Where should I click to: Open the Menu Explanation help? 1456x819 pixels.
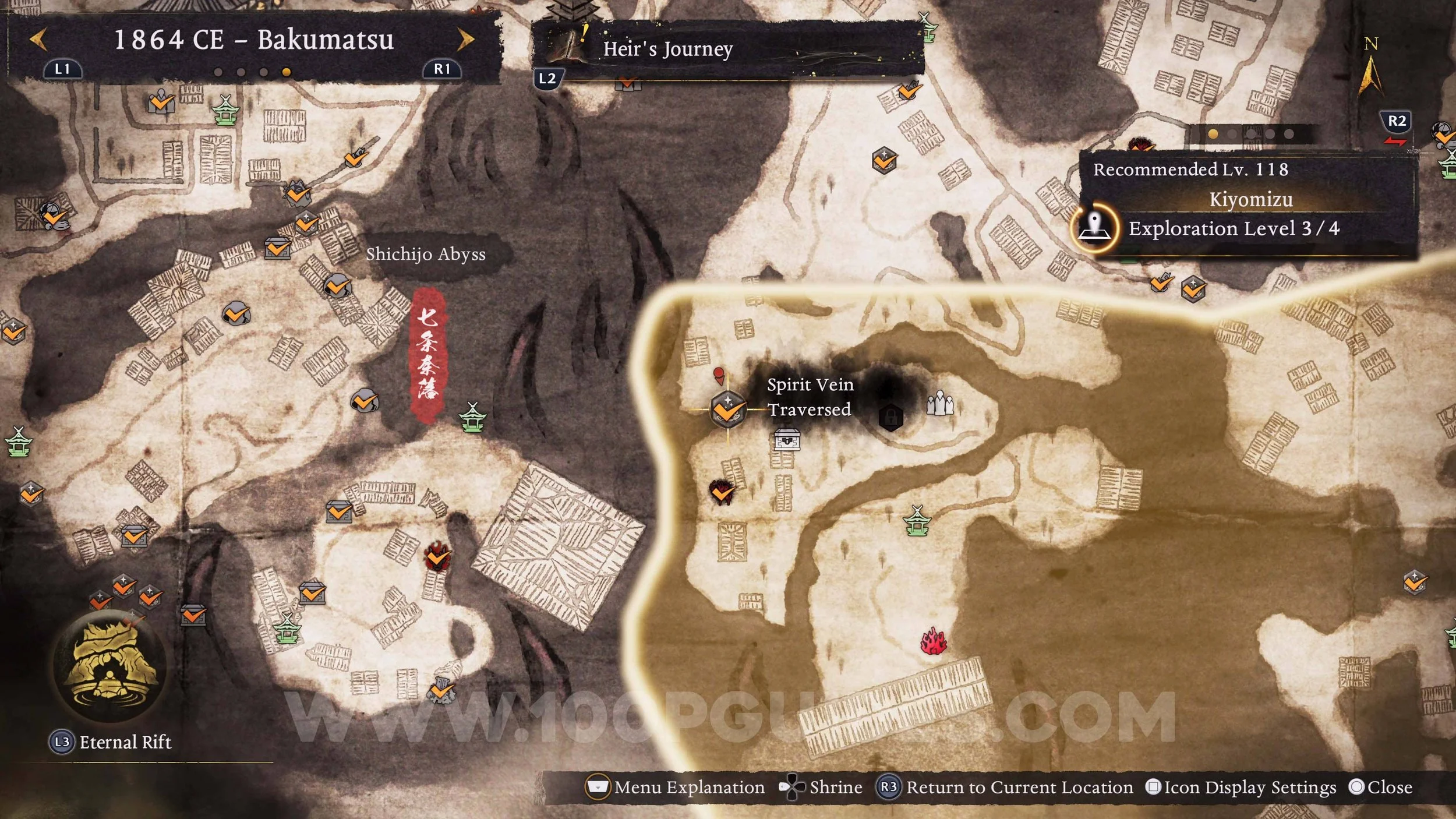point(675,788)
